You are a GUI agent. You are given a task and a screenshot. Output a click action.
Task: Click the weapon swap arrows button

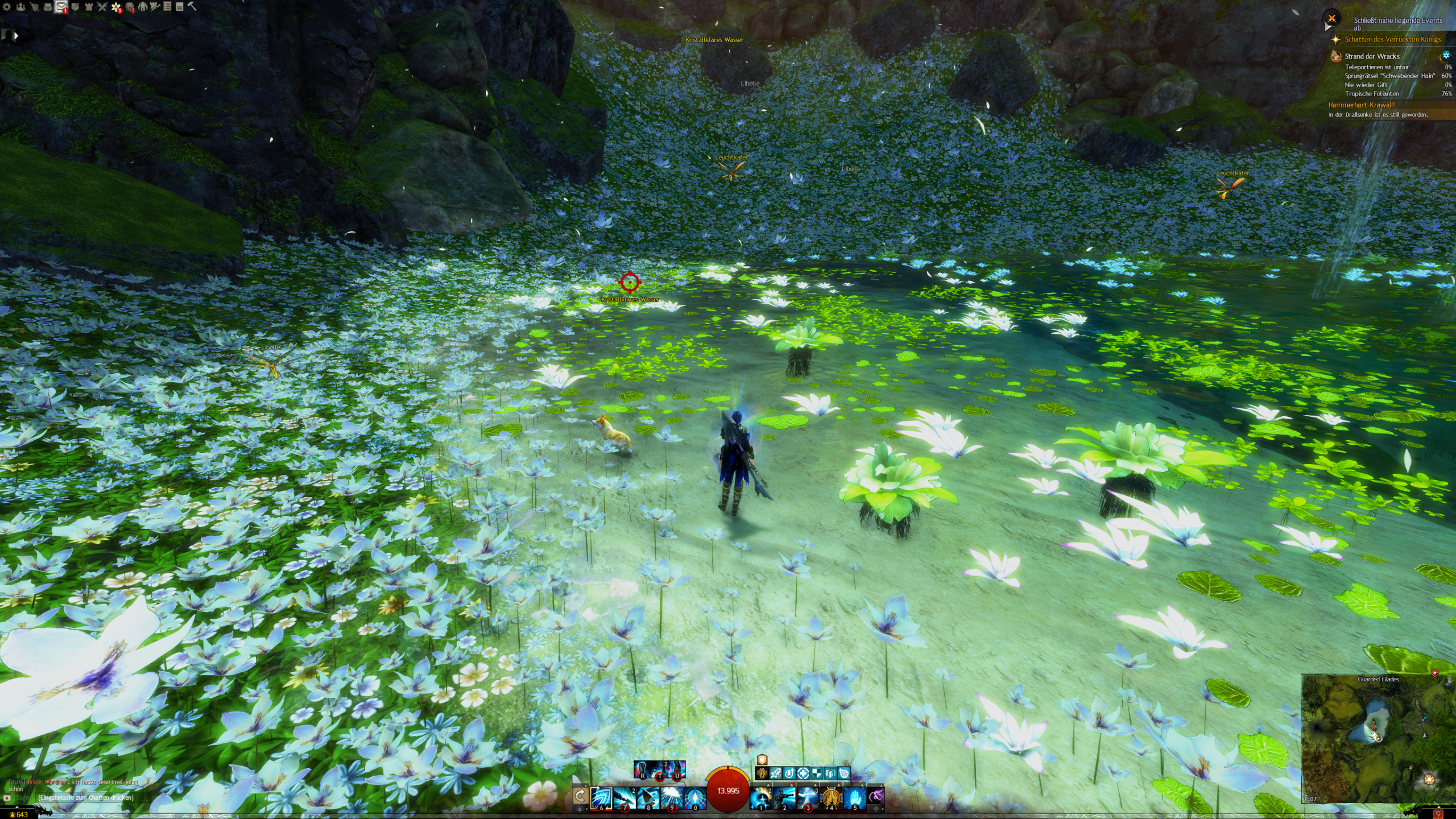click(580, 796)
